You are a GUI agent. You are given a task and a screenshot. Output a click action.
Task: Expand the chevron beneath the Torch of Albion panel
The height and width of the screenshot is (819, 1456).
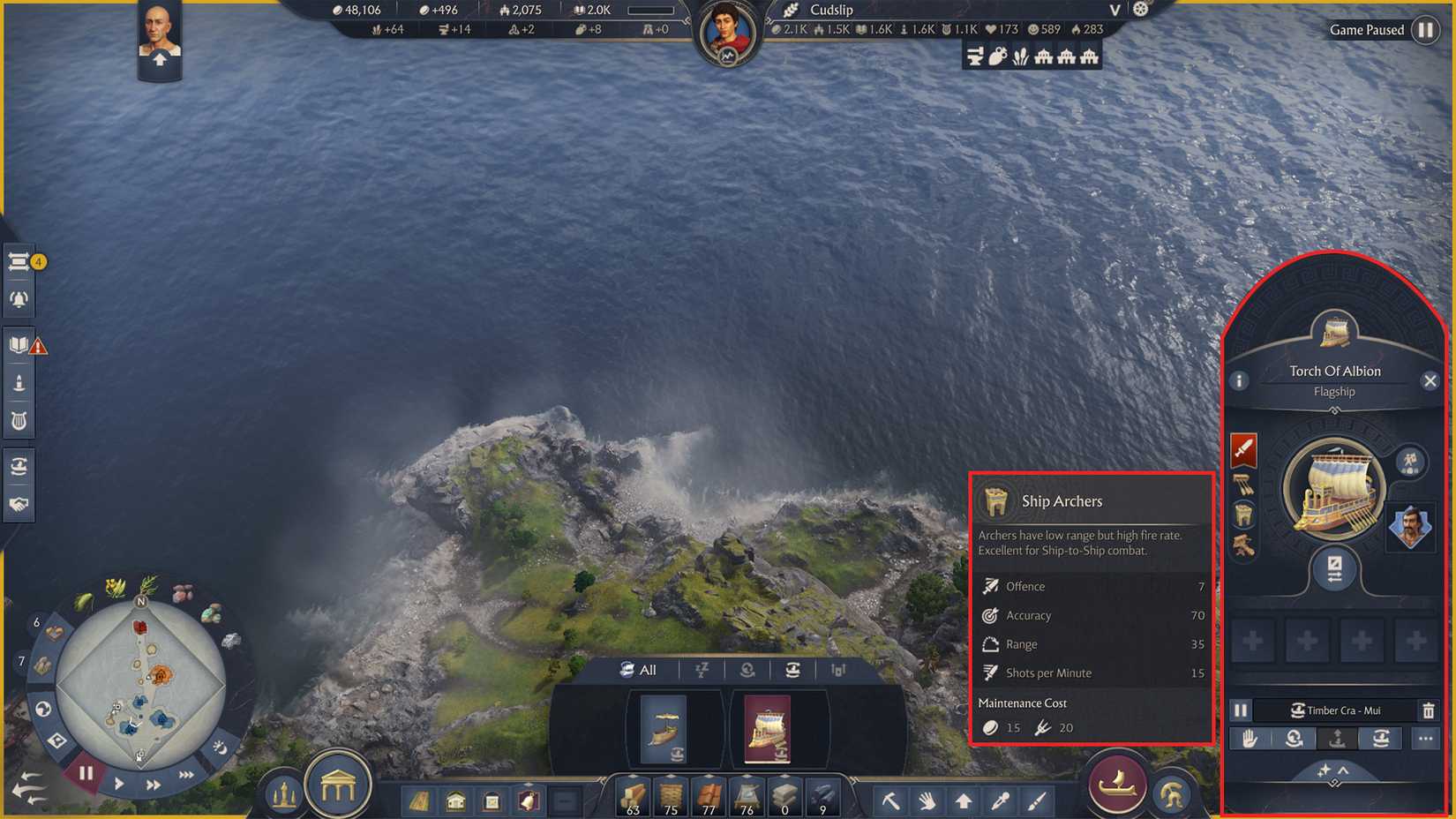point(1341,769)
